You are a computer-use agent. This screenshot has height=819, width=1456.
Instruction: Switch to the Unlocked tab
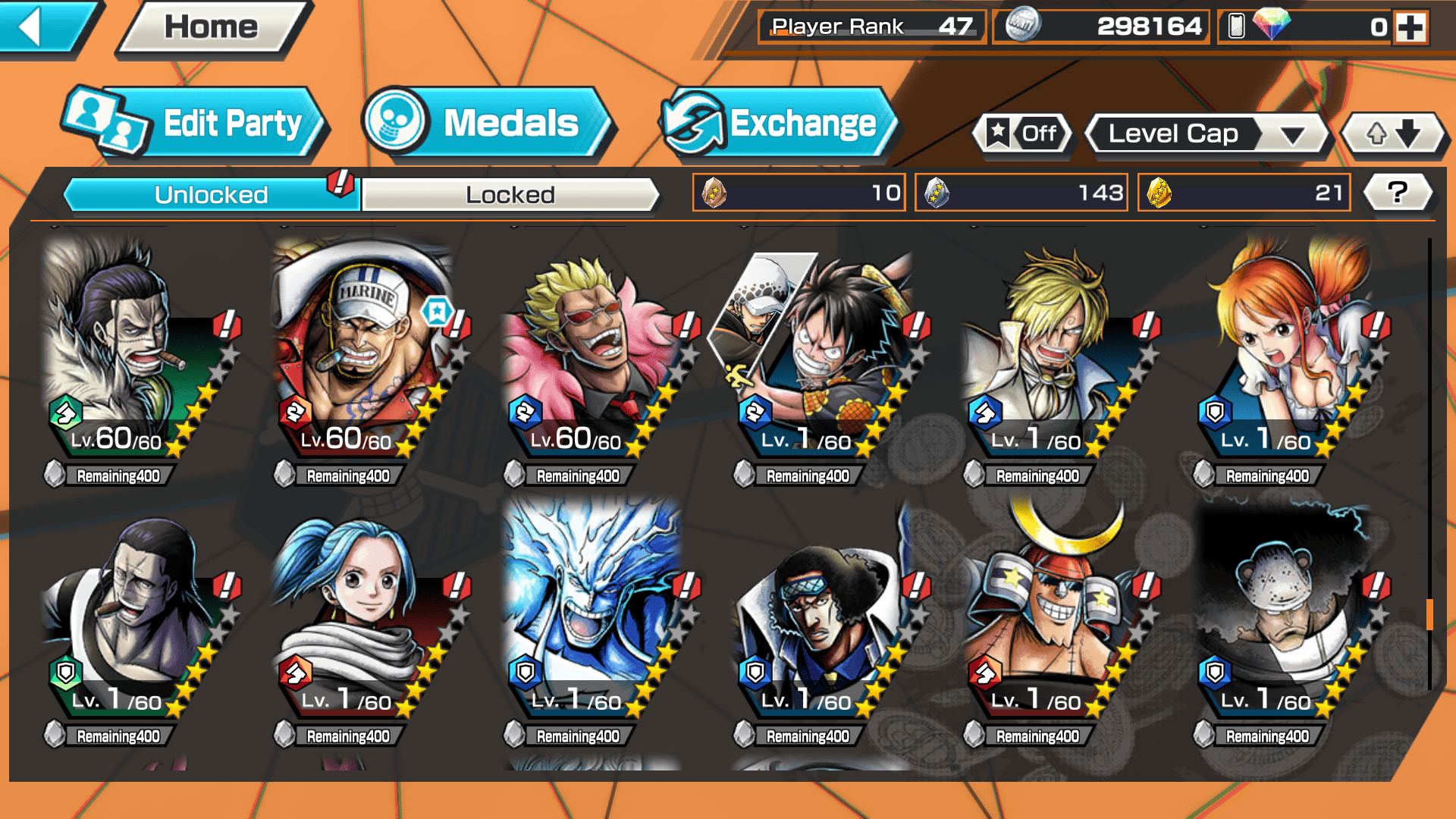[x=211, y=195]
